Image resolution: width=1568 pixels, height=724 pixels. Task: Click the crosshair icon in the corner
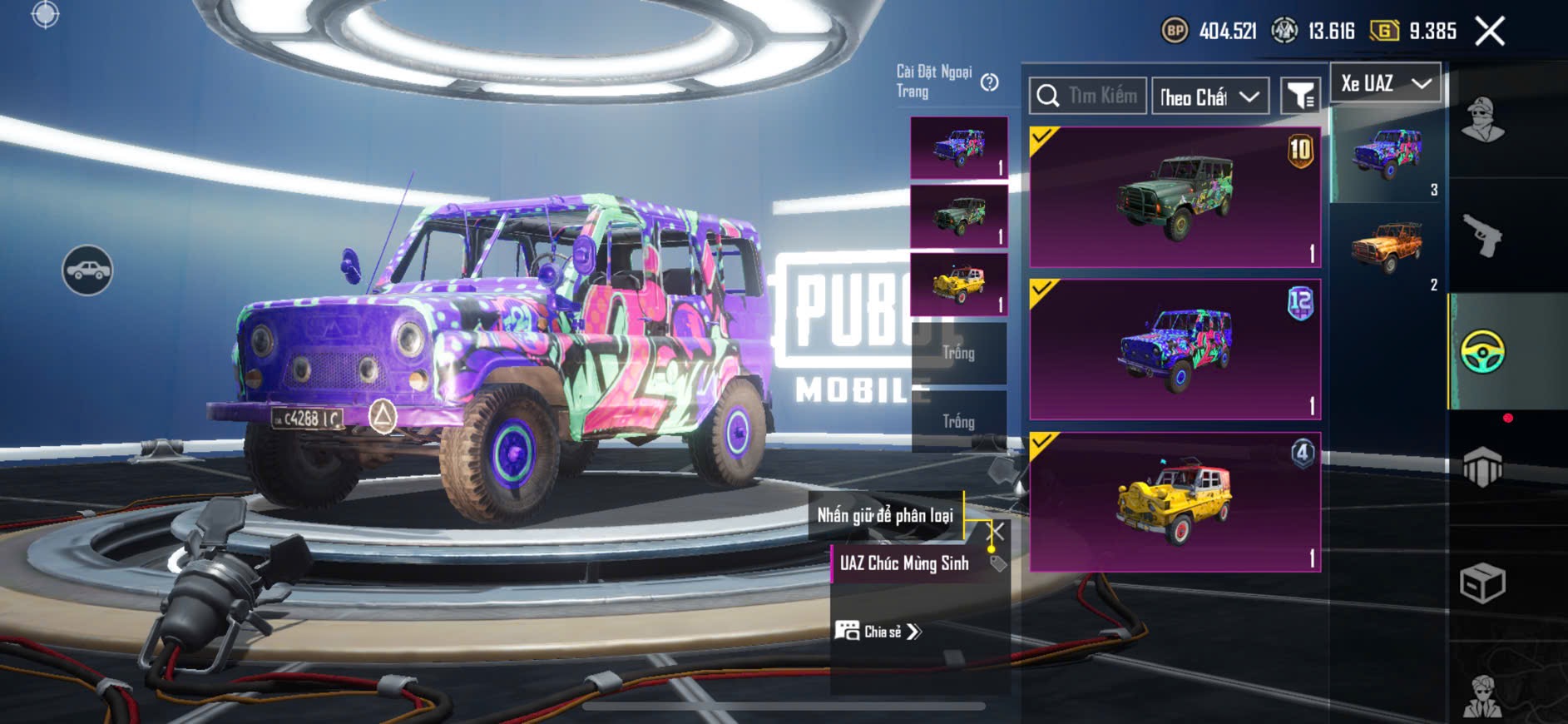coord(45,14)
